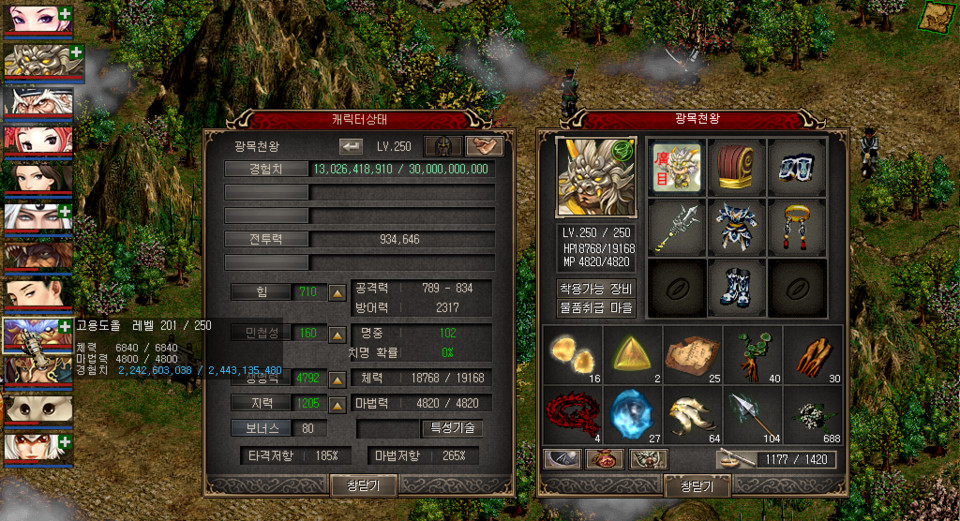
Task: Show 착용가능 장비 equippable gear
Action: [x=597, y=289]
